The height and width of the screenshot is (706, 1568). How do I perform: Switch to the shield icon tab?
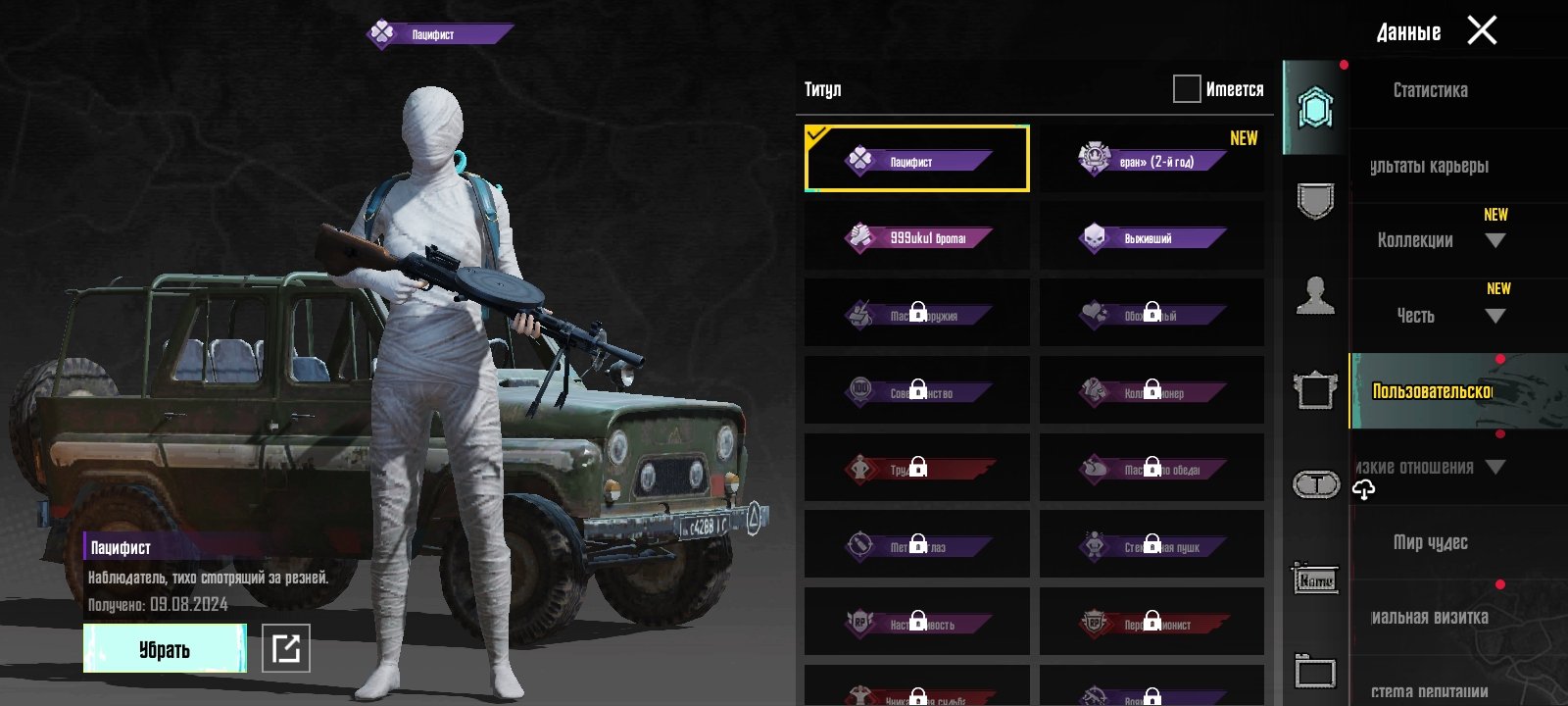[1315, 202]
